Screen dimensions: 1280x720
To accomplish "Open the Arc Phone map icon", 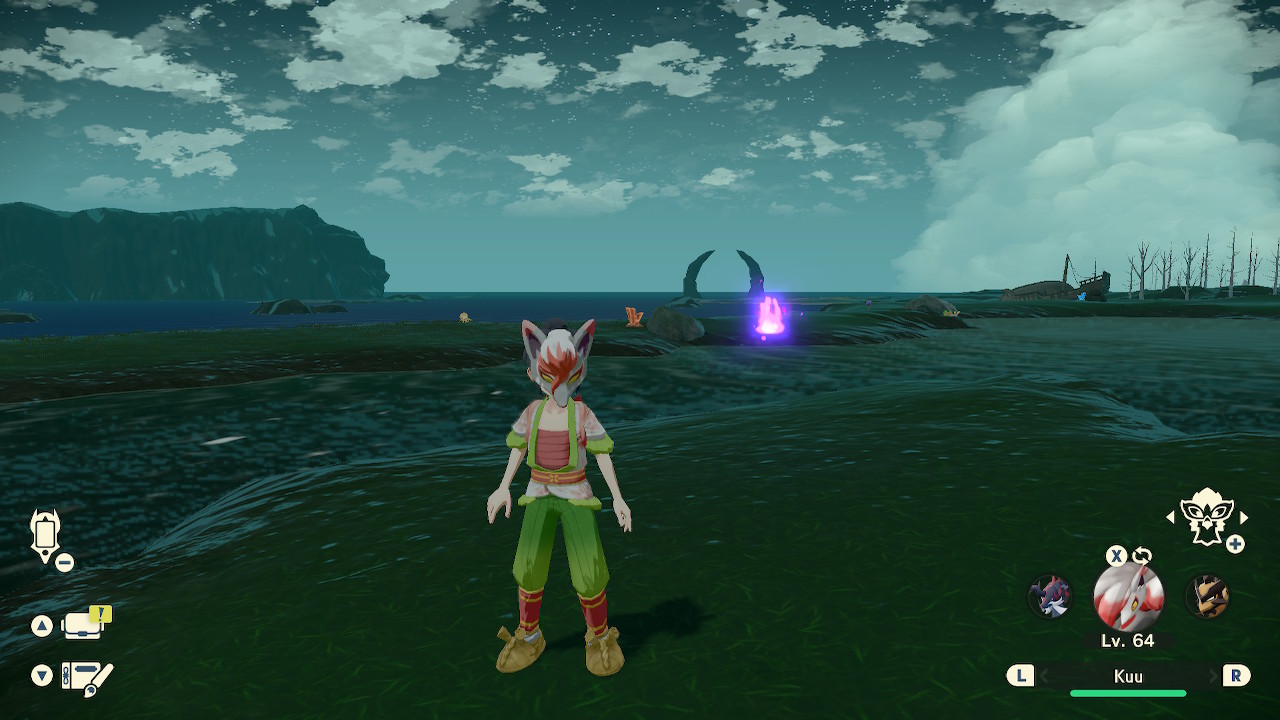I will coord(46,534).
